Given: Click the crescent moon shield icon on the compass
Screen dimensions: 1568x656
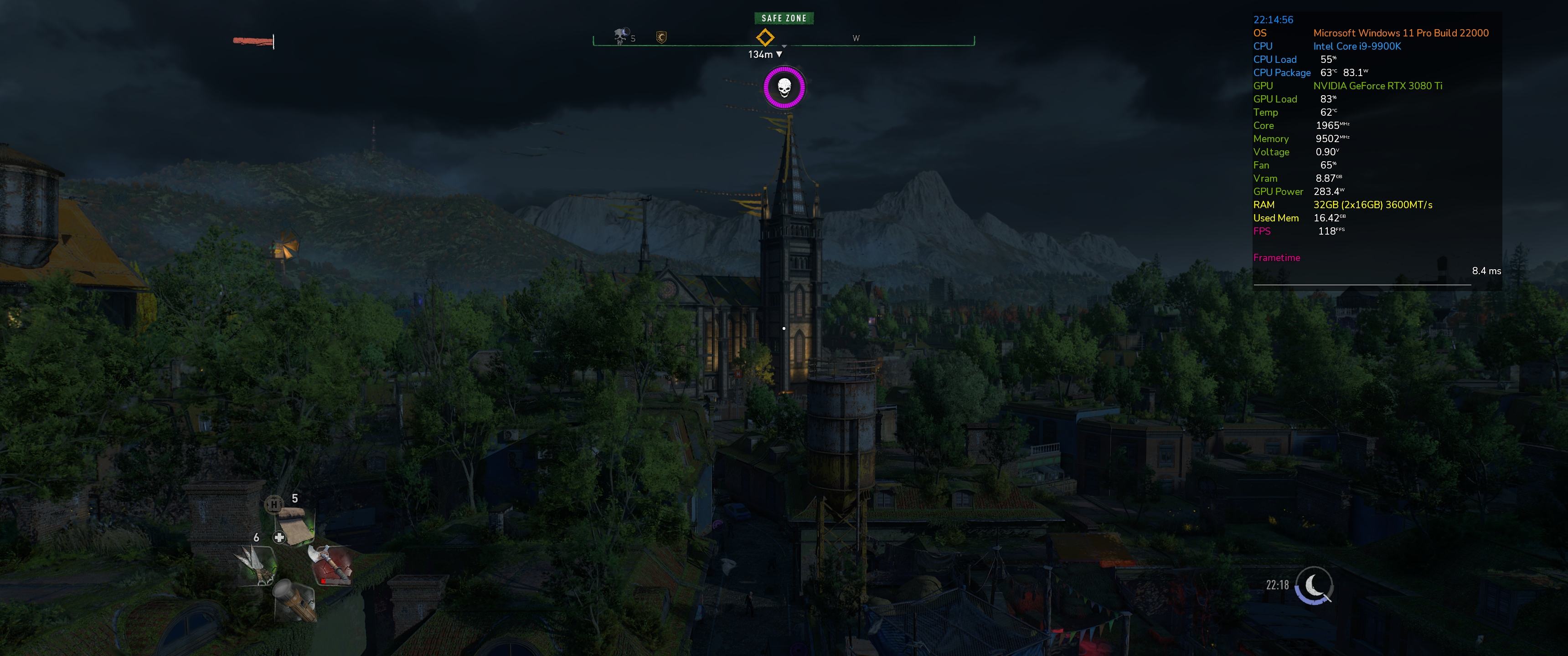Looking at the screenshot, I should click(x=662, y=38).
